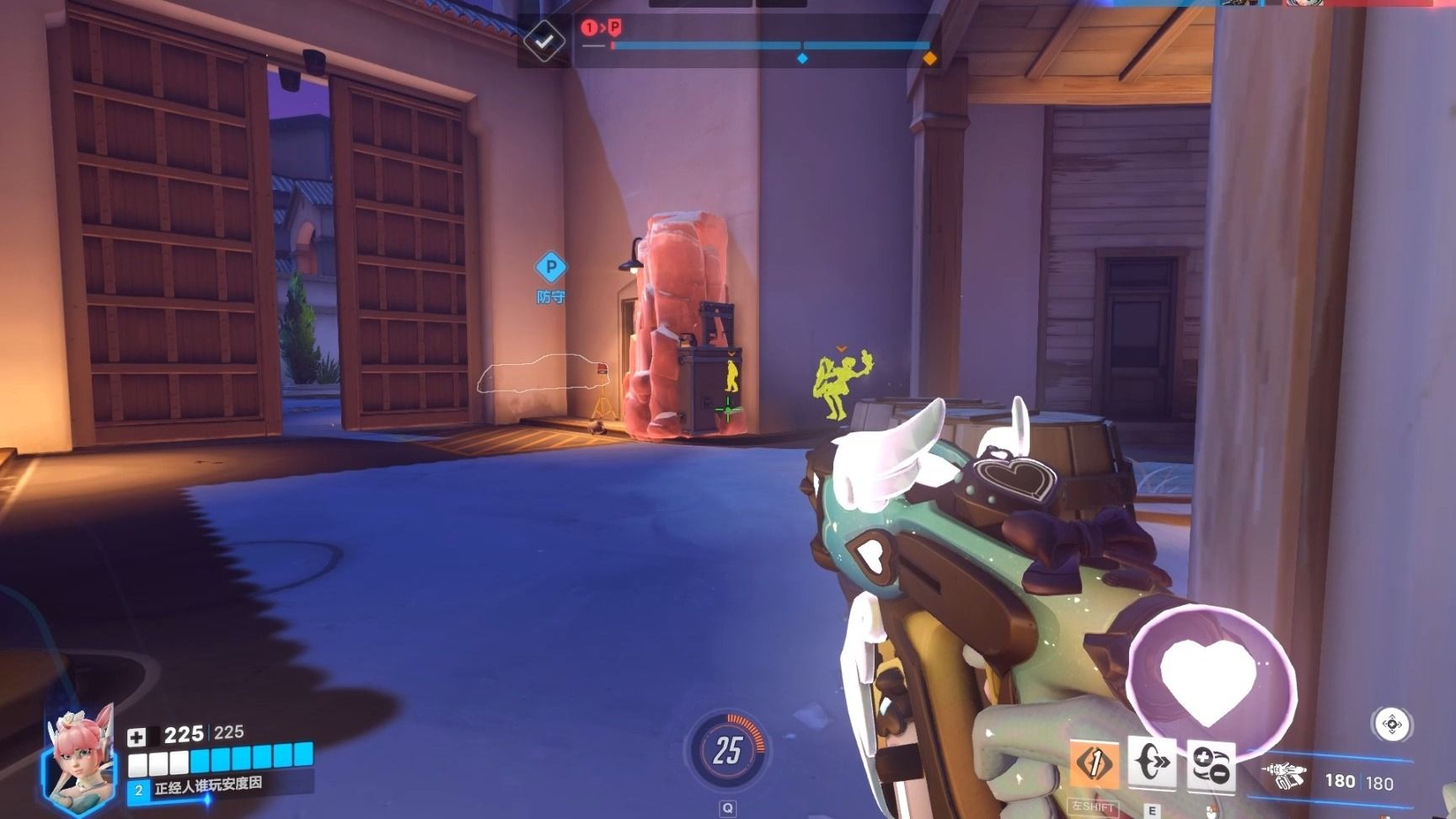This screenshot has width=1456, height=819.
Task: Click the round crosshair icon above ammo
Action: pos(1392,724)
